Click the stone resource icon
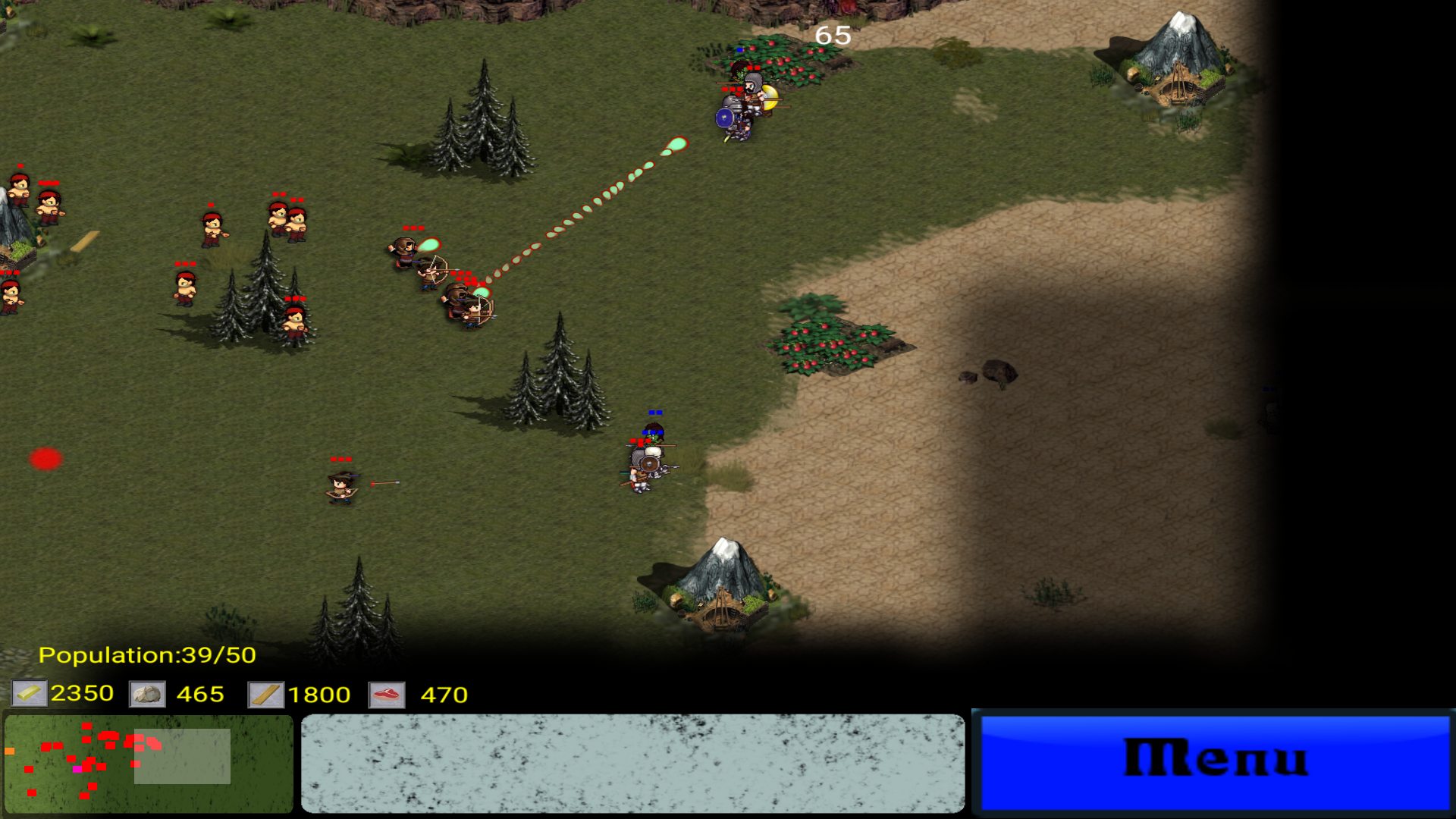The width and height of the screenshot is (1456, 819). click(149, 694)
